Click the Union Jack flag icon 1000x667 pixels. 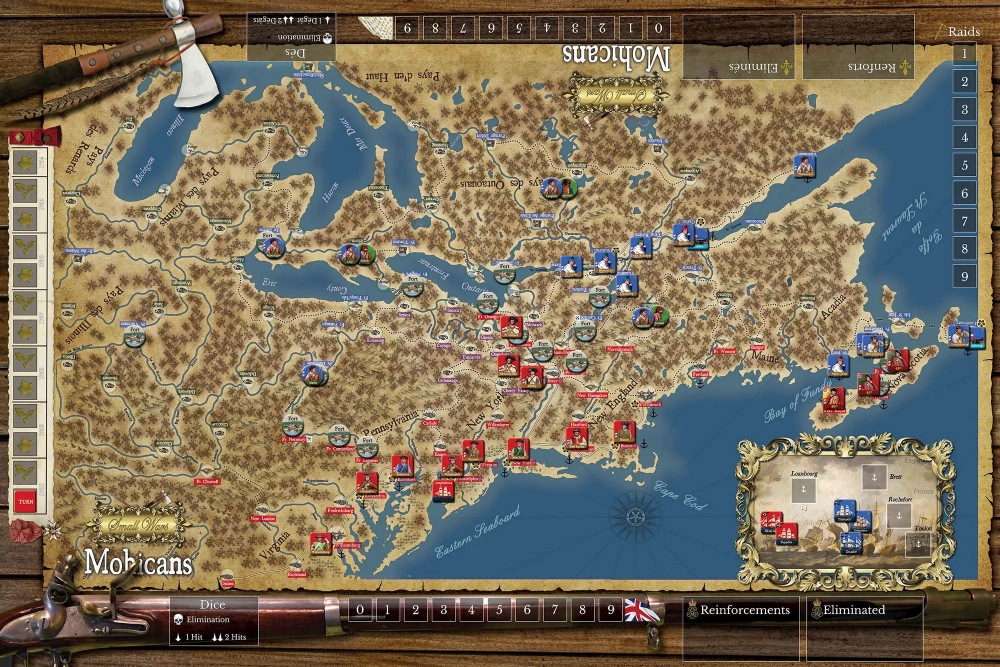point(636,609)
